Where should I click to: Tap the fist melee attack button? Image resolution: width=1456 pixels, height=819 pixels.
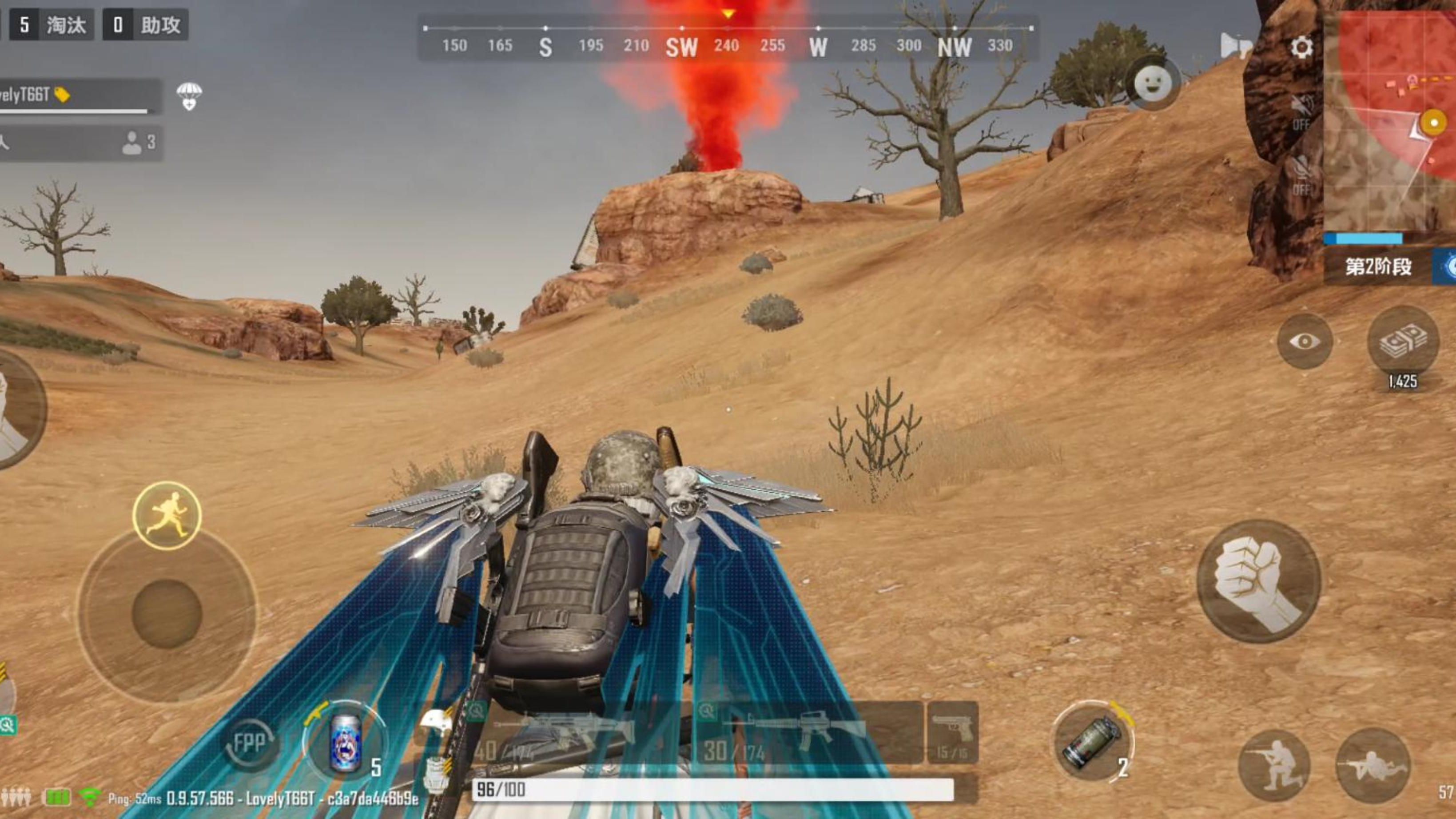click(x=1258, y=582)
